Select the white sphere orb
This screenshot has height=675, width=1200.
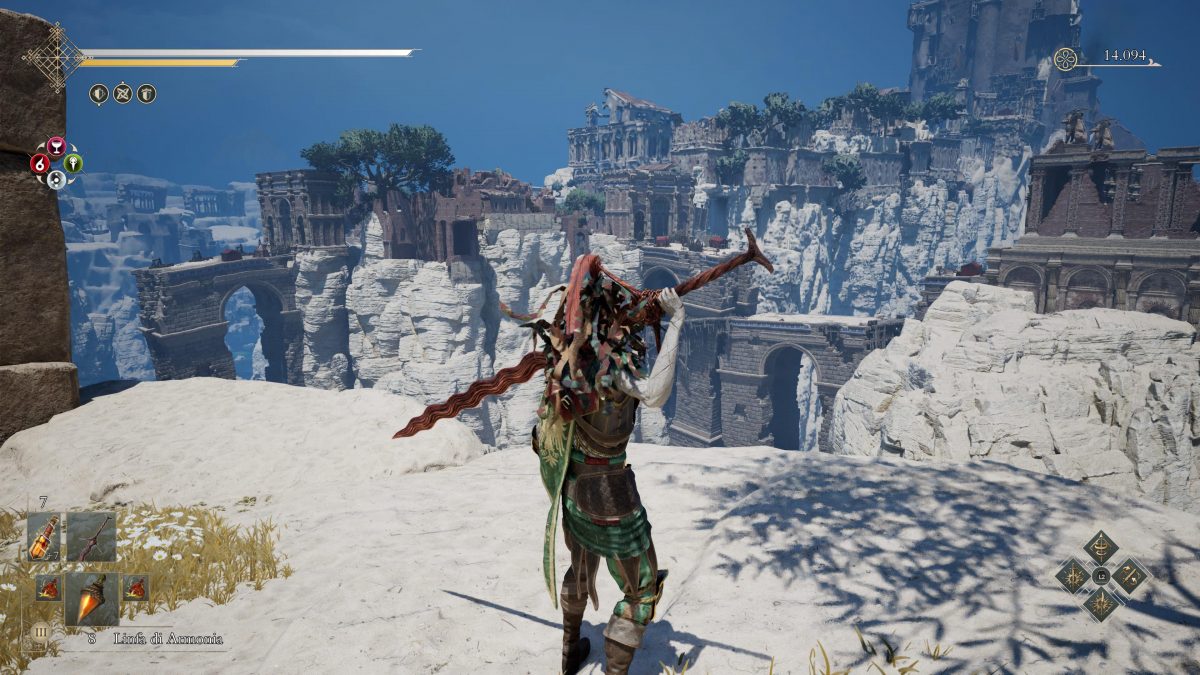coord(56,180)
